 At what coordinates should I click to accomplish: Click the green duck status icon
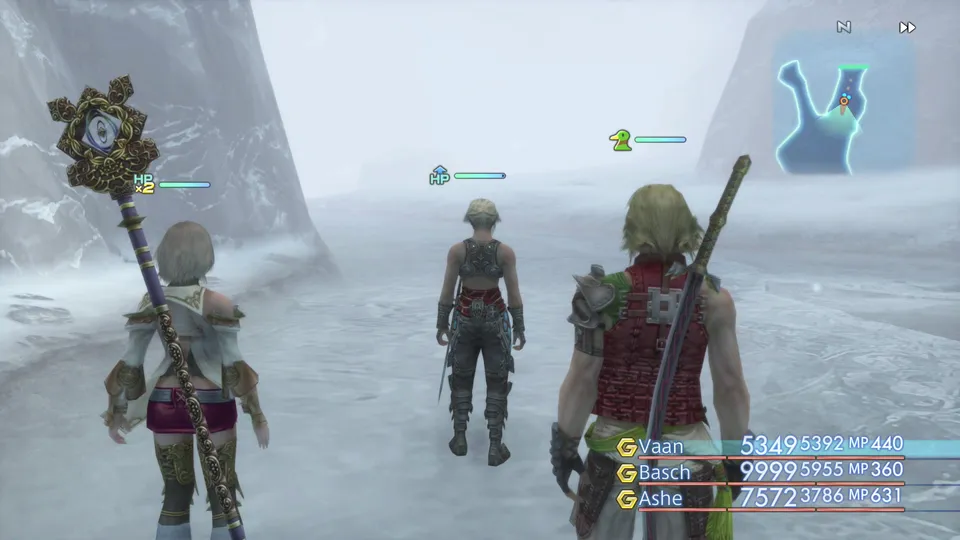(x=621, y=140)
